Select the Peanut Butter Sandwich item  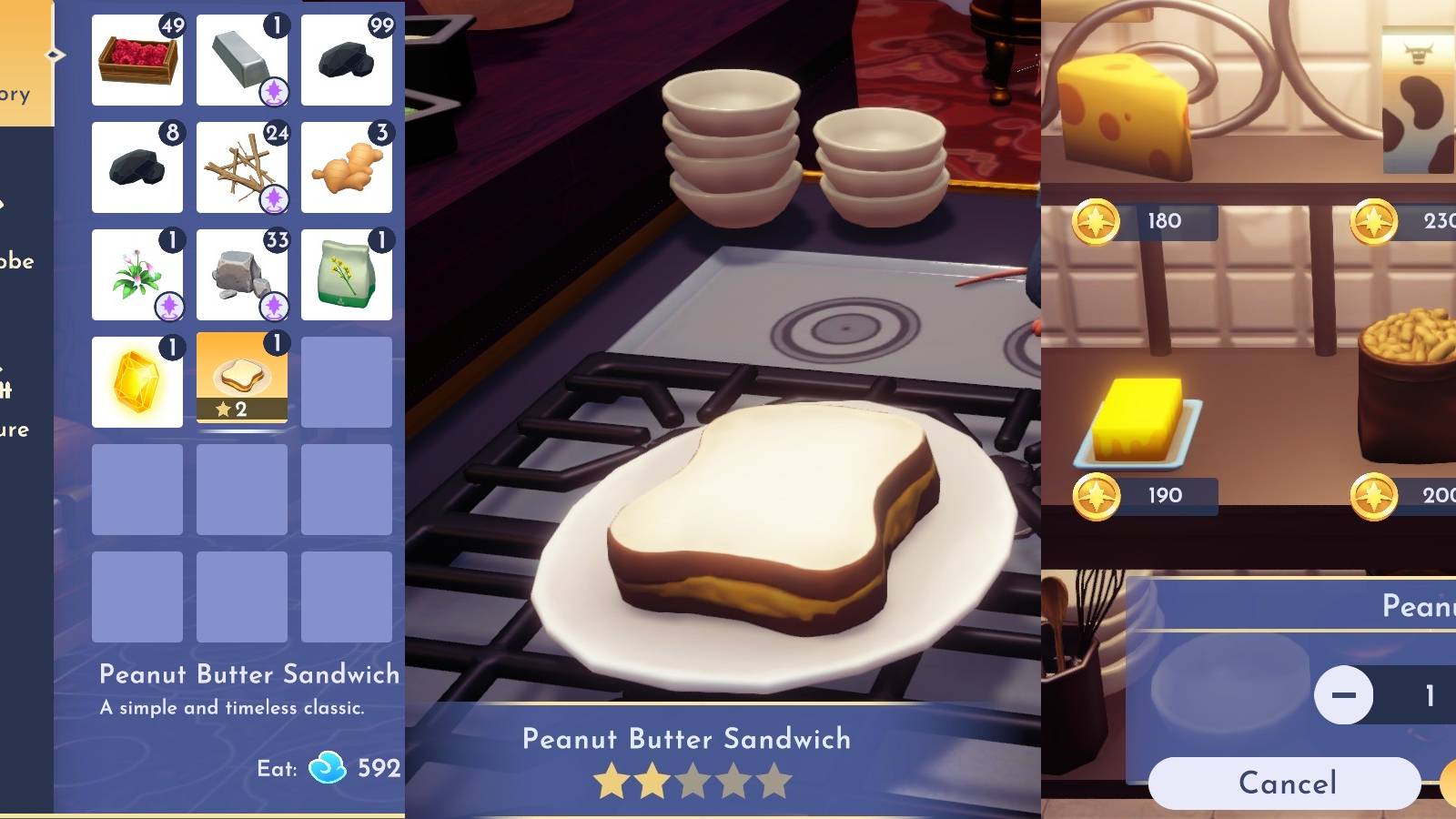[241, 380]
